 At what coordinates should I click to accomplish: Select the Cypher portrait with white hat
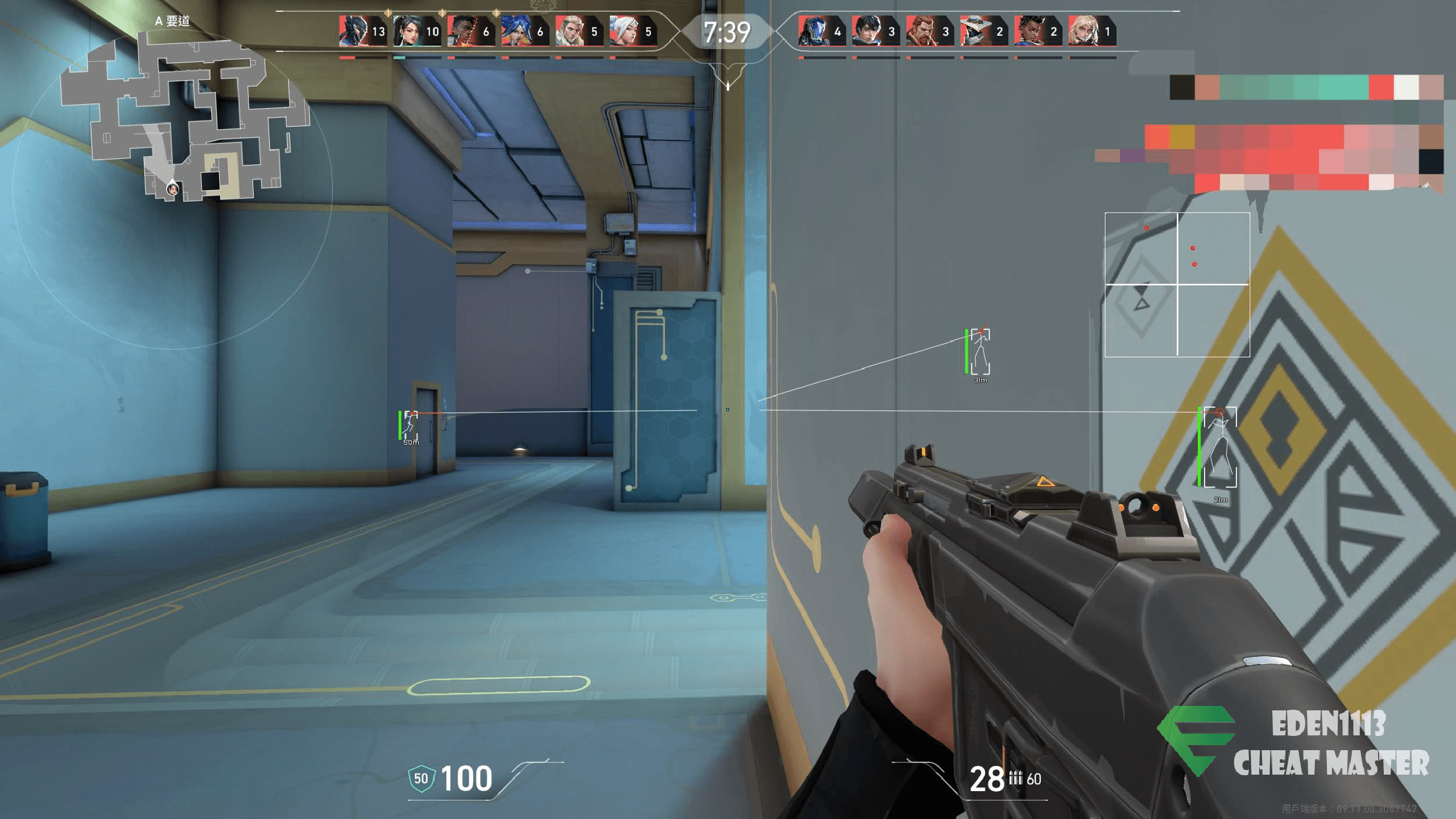click(974, 31)
